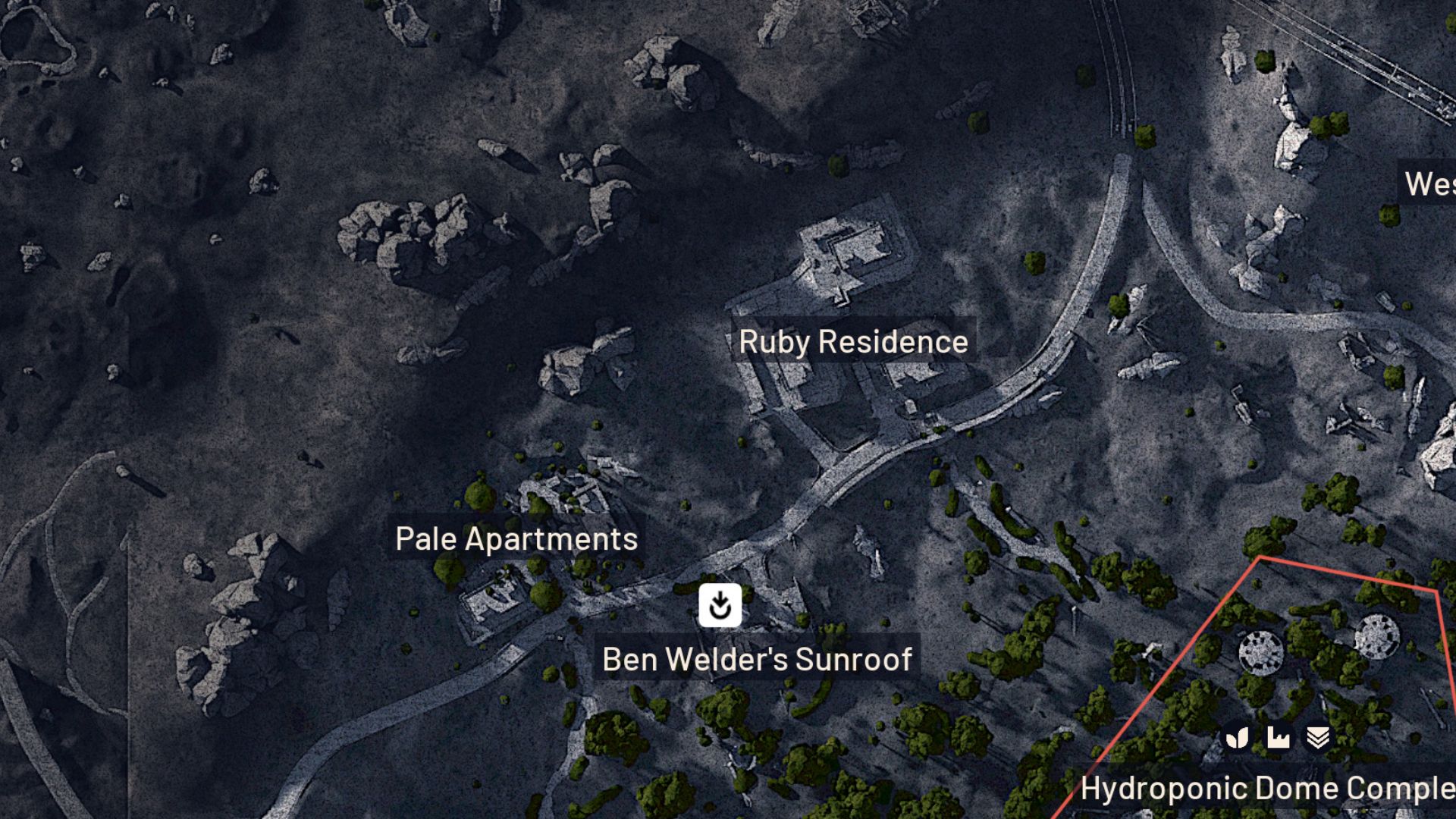Click the Ben Welder's Sunroof text label
The image size is (1456, 819).
[x=757, y=659]
